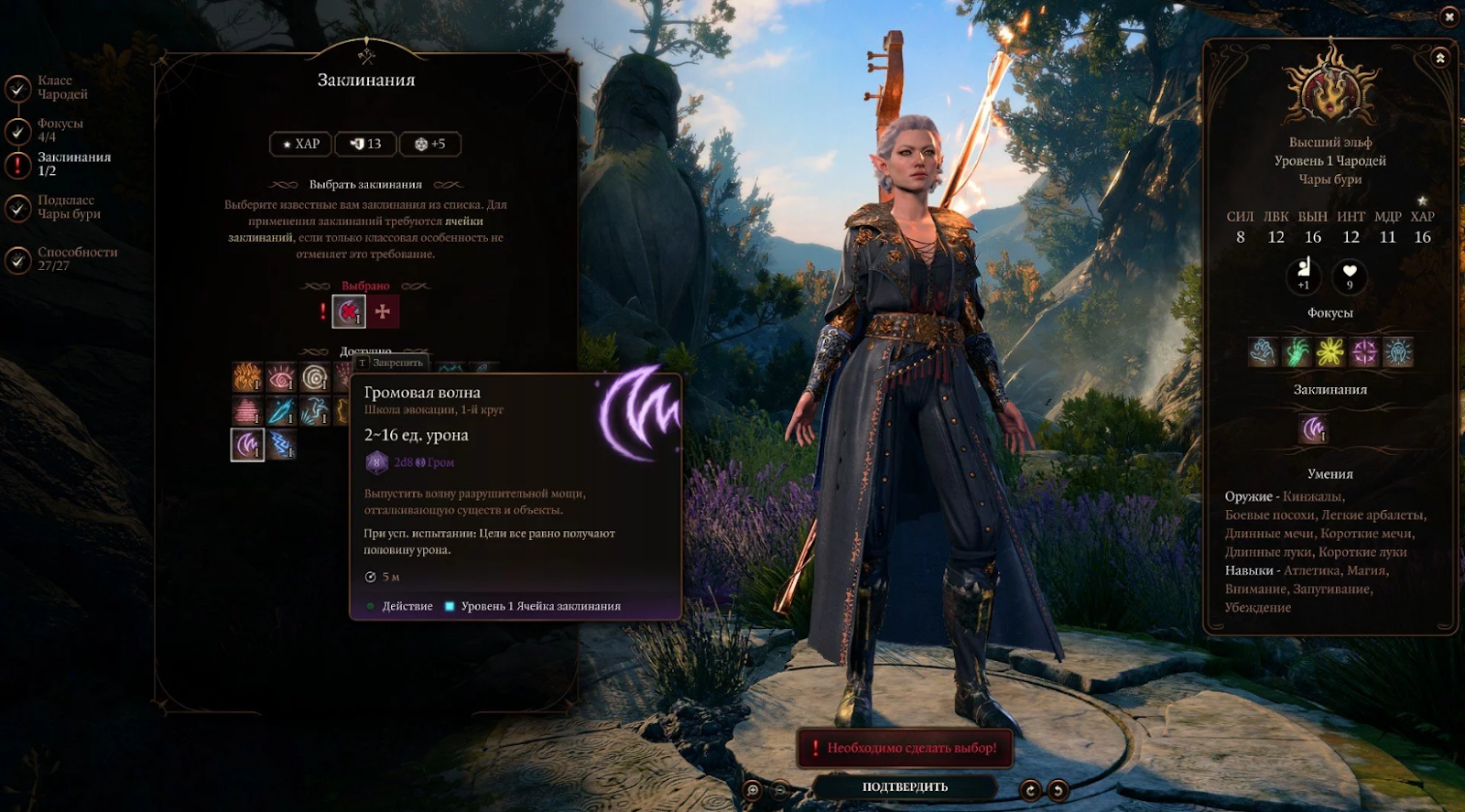Select the Заклинания 1/2 step
Screen dimensions: 1465x812
coord(73,164)
